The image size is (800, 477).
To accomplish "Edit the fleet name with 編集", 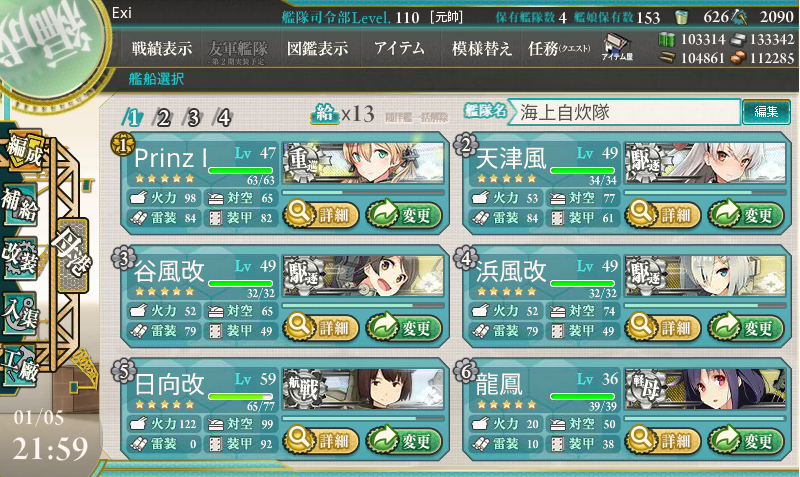I will point(766,112).
